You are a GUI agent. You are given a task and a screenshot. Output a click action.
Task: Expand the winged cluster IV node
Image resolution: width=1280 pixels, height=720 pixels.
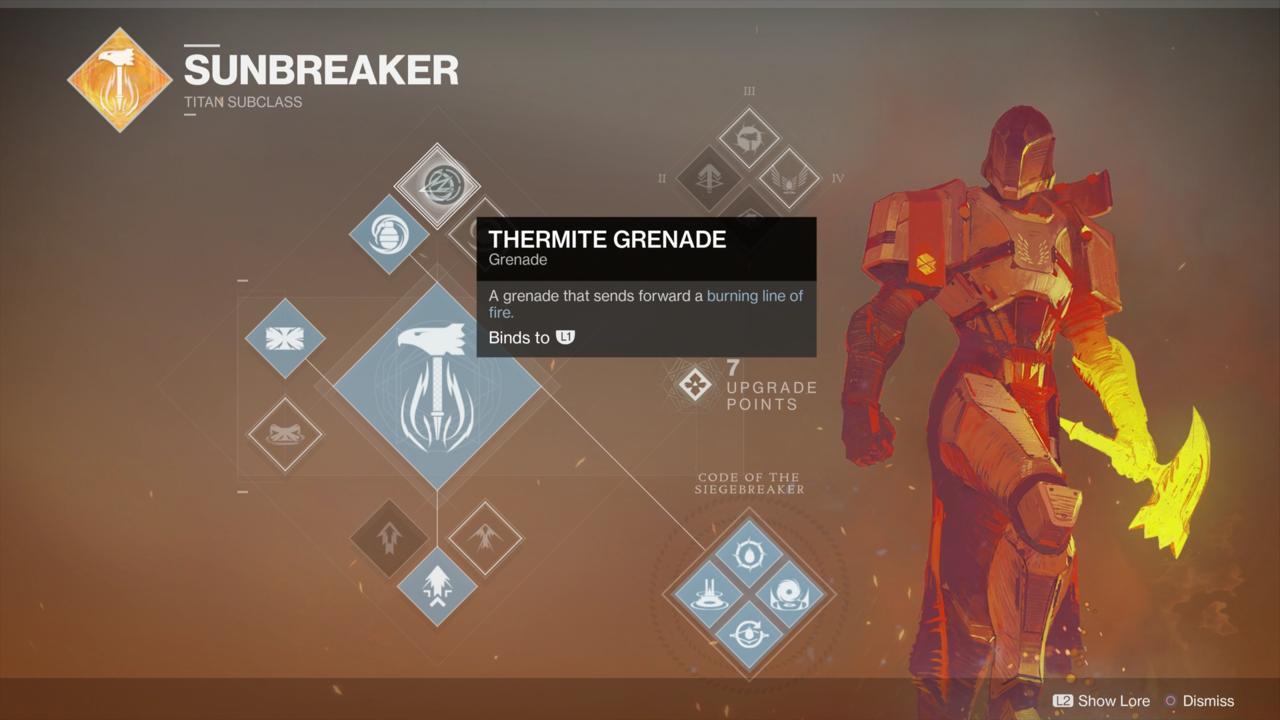pyautogui.click(x=790, y=180)
